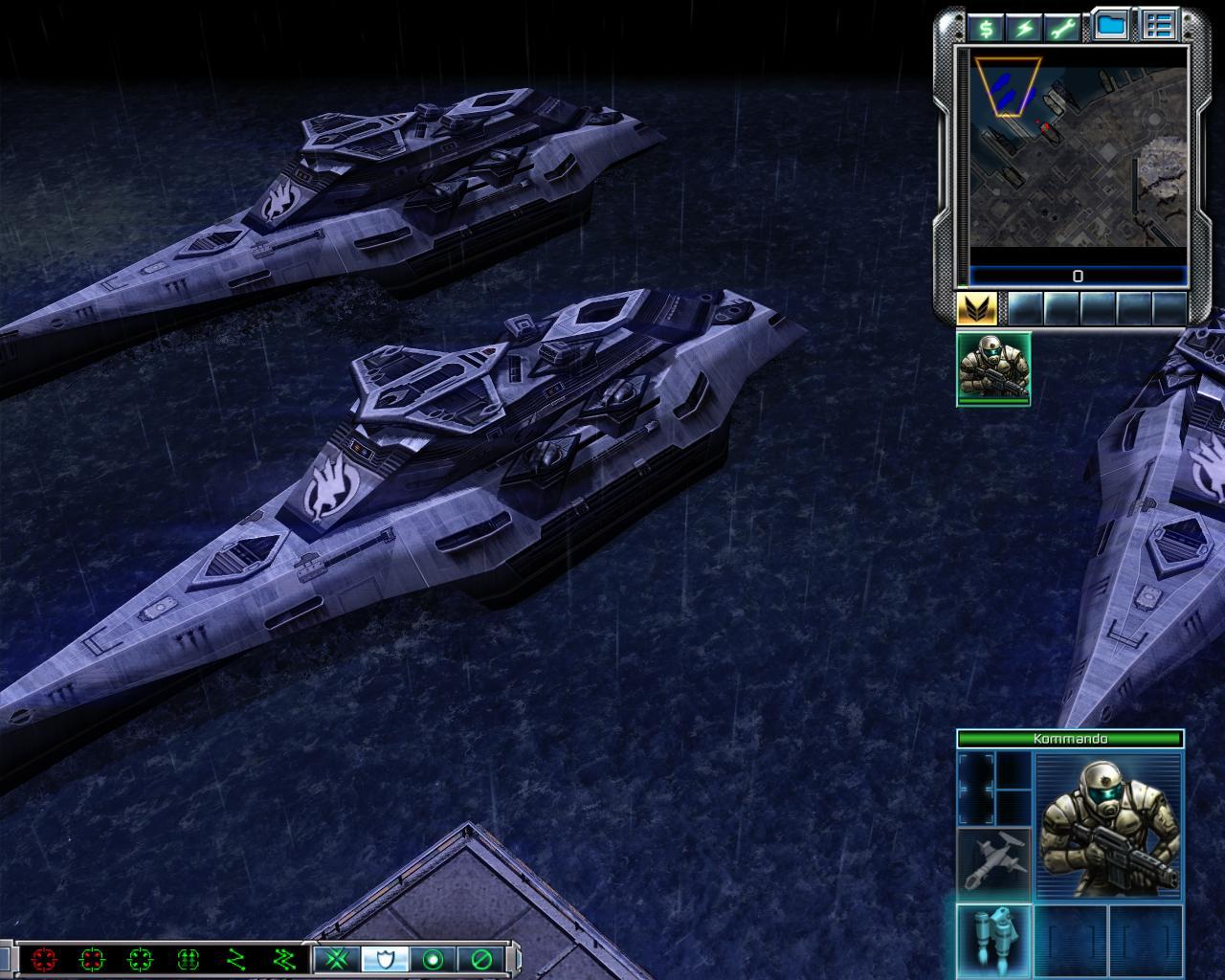Set the aggressive stance with crossed arrows
Viewport: 1225px width, 980px height.
(x=337, y=958)
